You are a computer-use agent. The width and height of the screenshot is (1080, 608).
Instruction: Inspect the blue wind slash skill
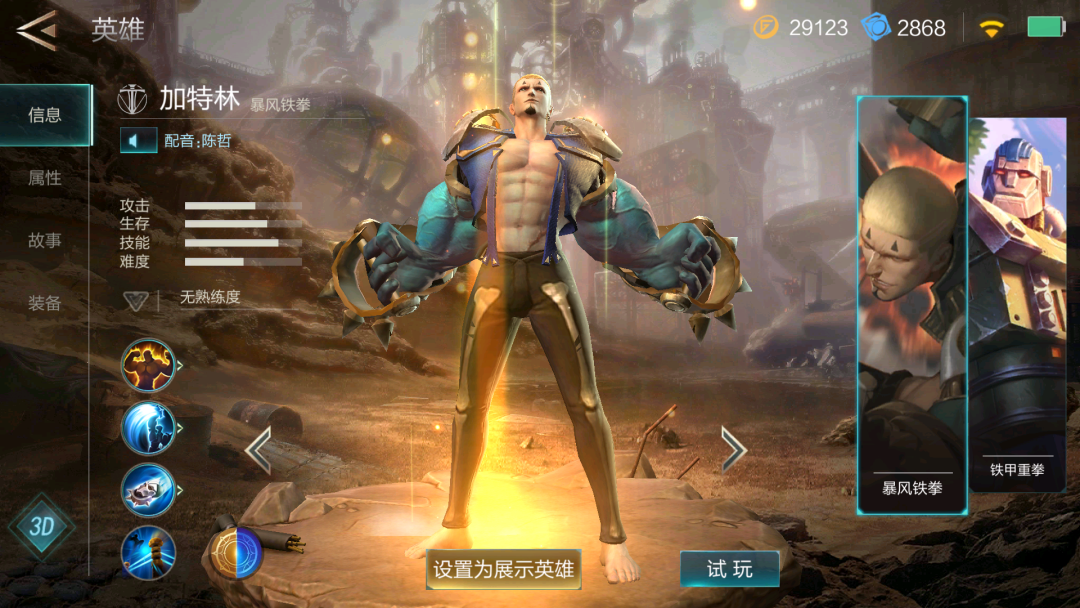click(148, 428)
